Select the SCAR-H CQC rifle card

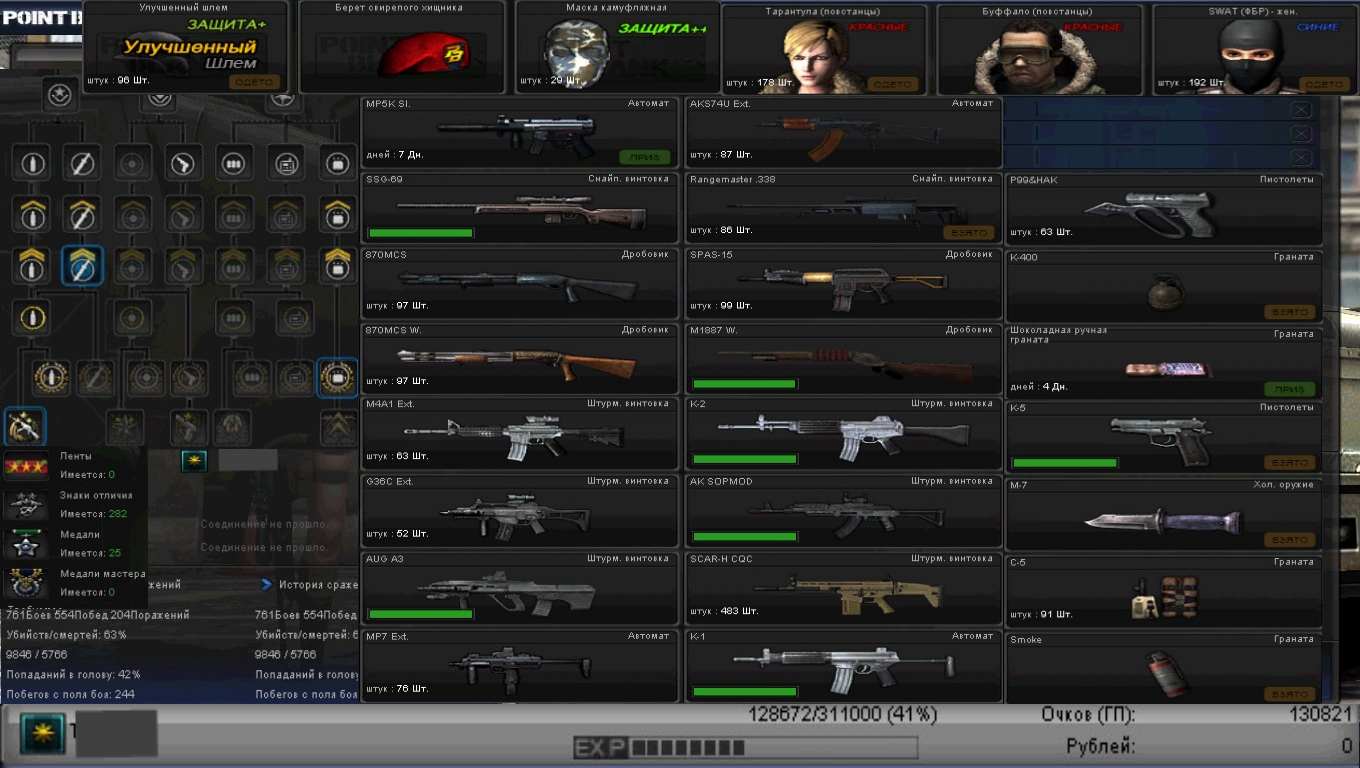coord(843,588)
